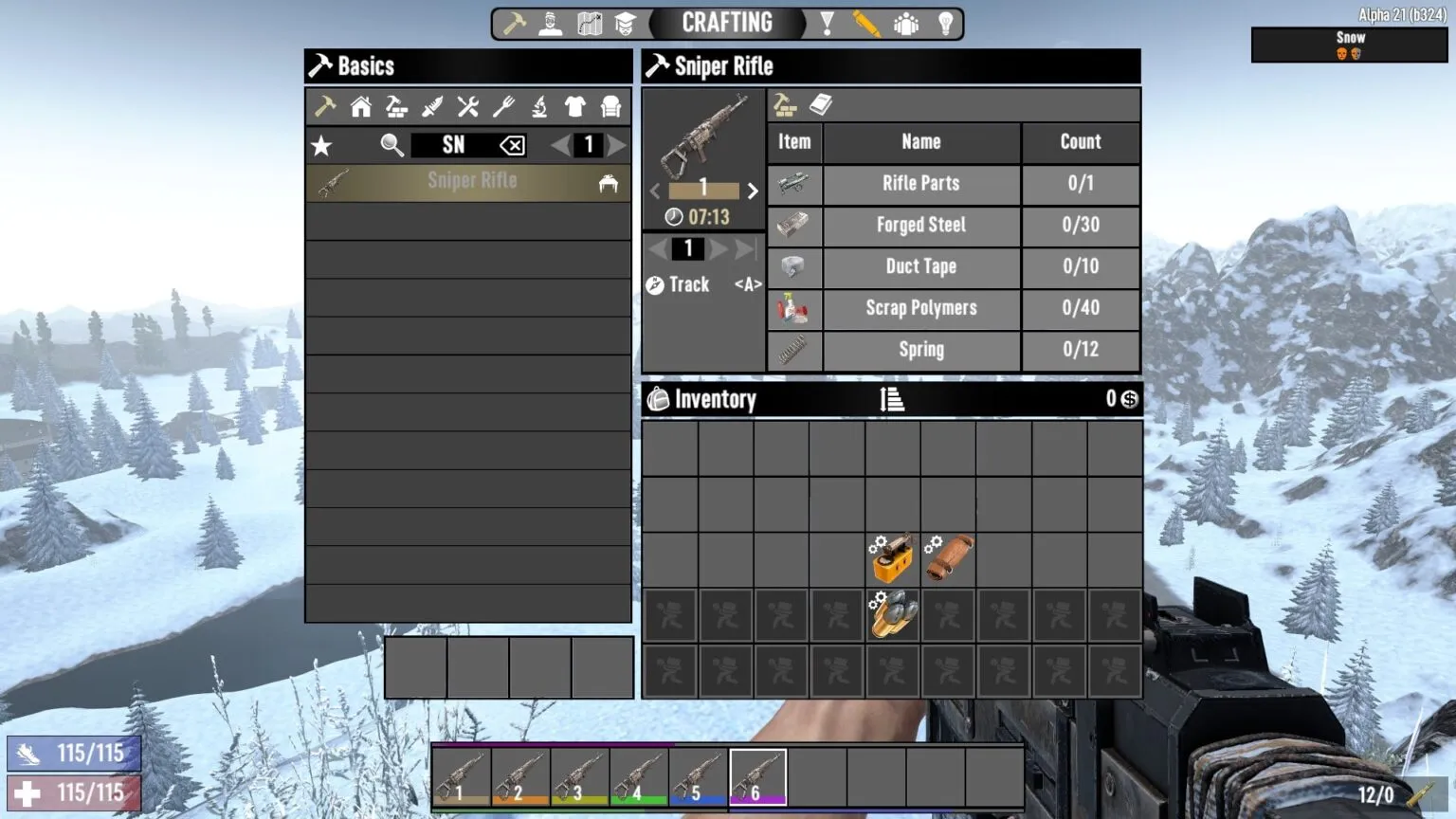The image size is (1456, 819).
Task: Open the Character screen person icon
Action: [550, 23]
